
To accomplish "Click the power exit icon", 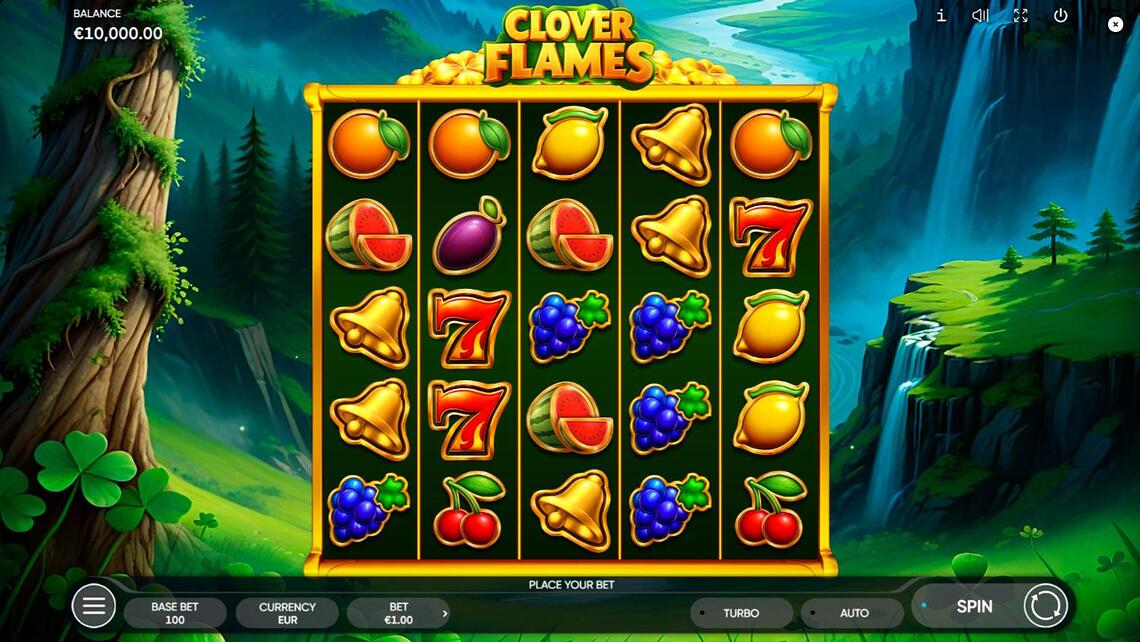I will tap(1061, 16).
